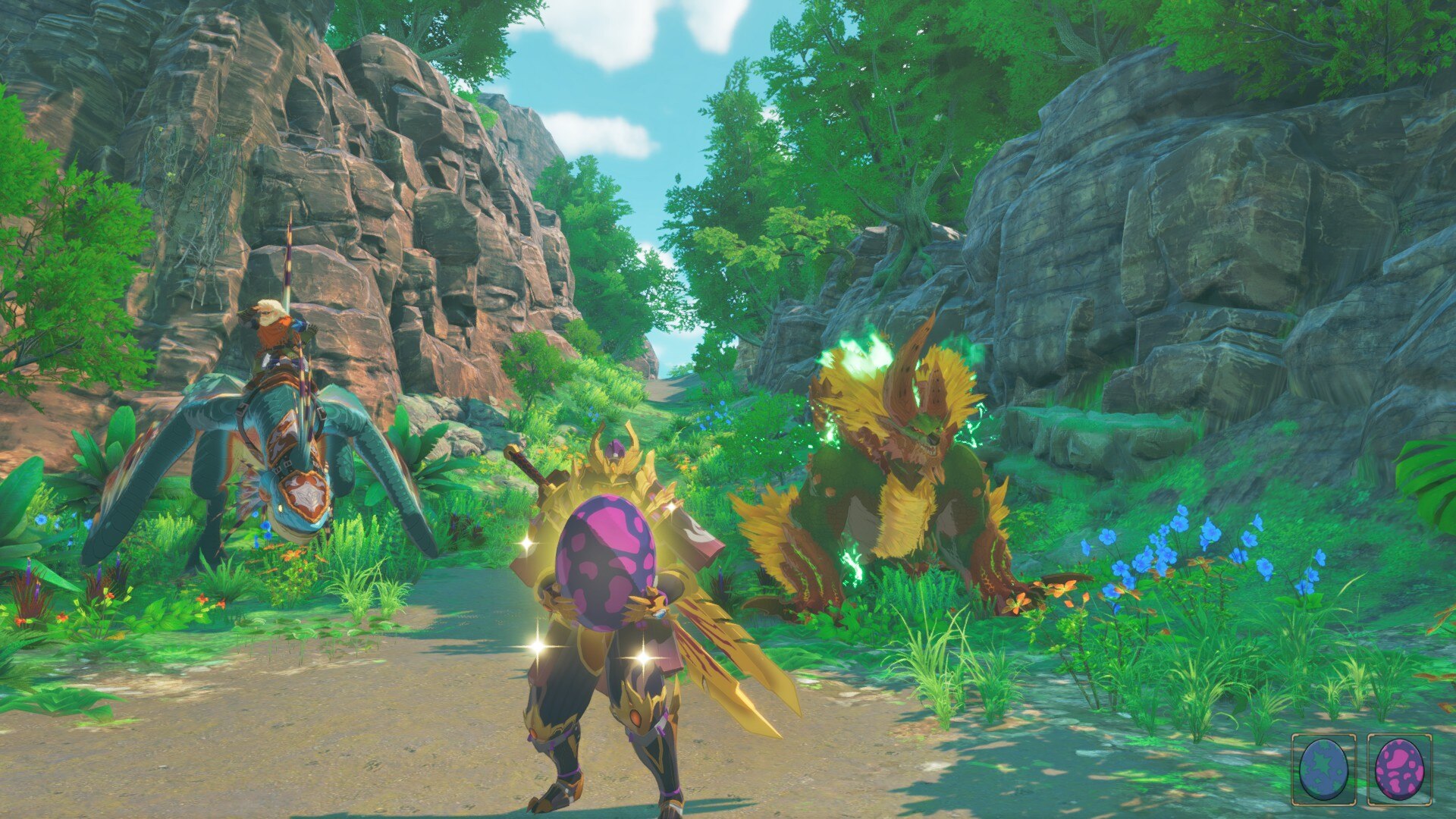Select the armored player character
Image resolution: width=1456 pixels, height=819 pixels.
[607, 645]
